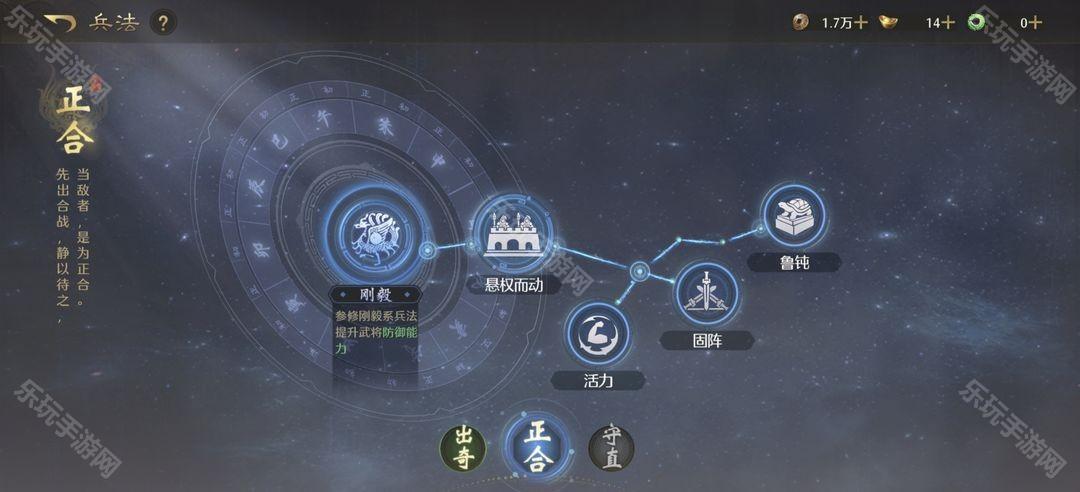Switch to the 守直 tab
The height and width of the screenshot is (492, 1080).
pos(612,447)
